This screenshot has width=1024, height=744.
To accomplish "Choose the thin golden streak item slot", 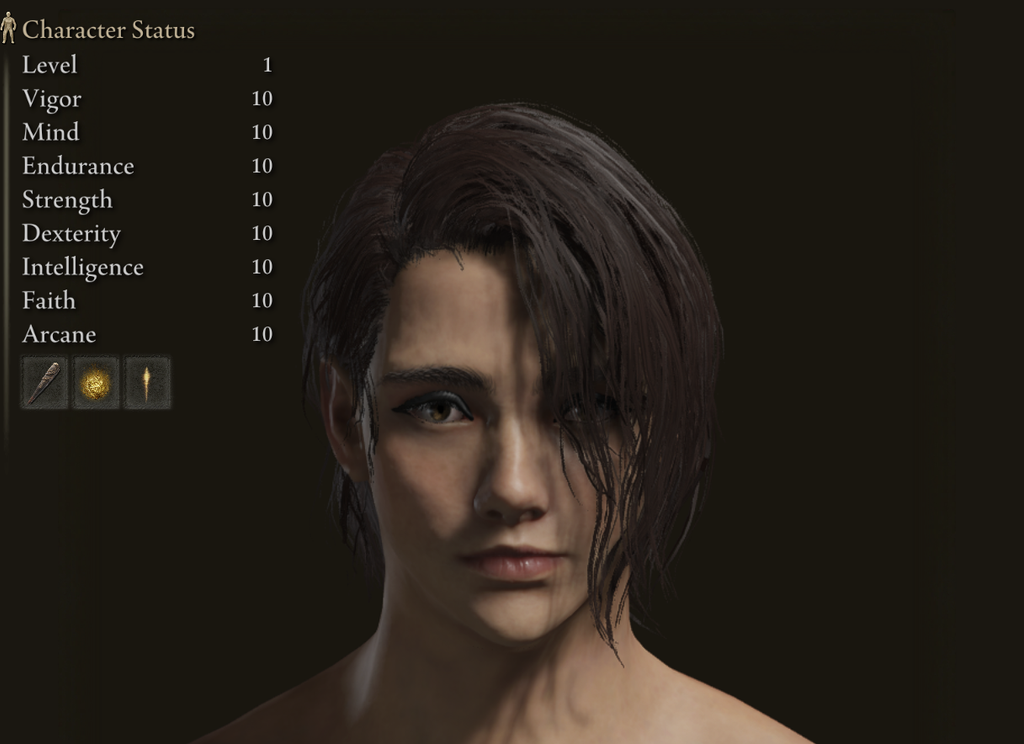I will click(x=147, y=383).
